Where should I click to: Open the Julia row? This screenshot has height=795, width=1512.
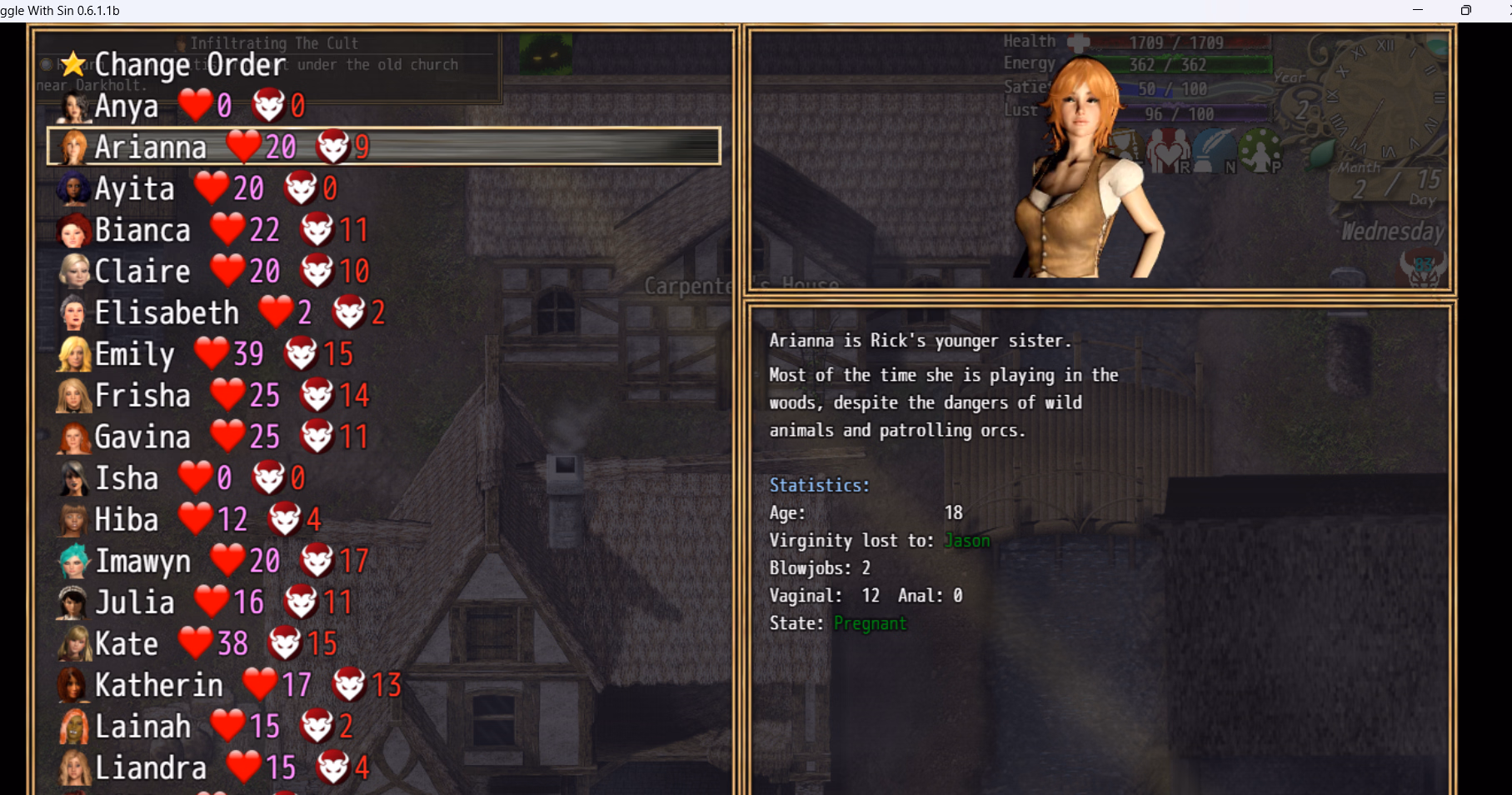135,602
